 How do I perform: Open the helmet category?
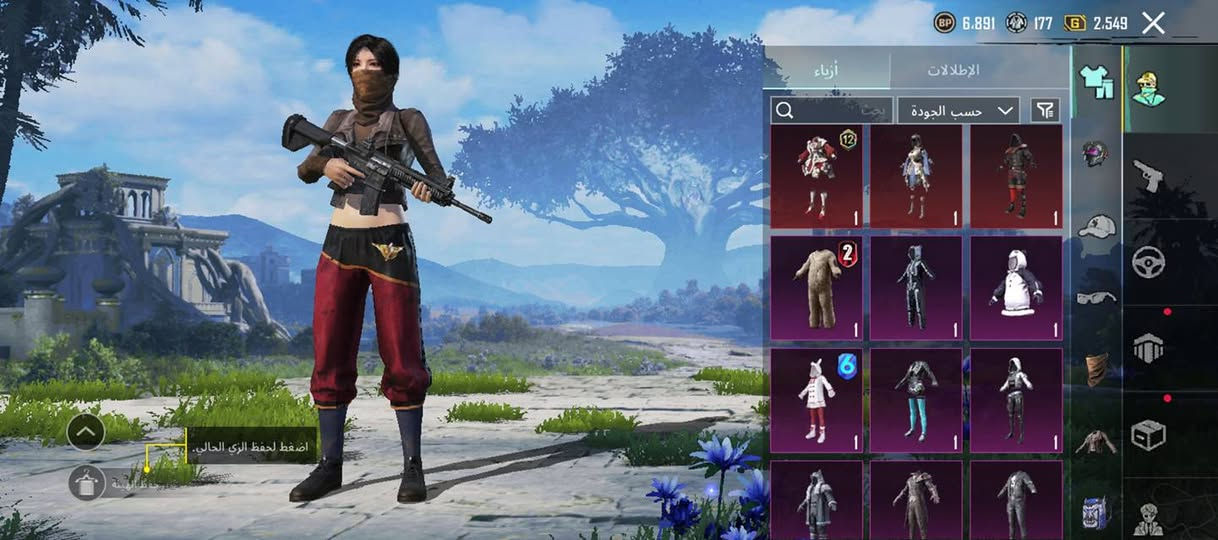[1096, 154]
